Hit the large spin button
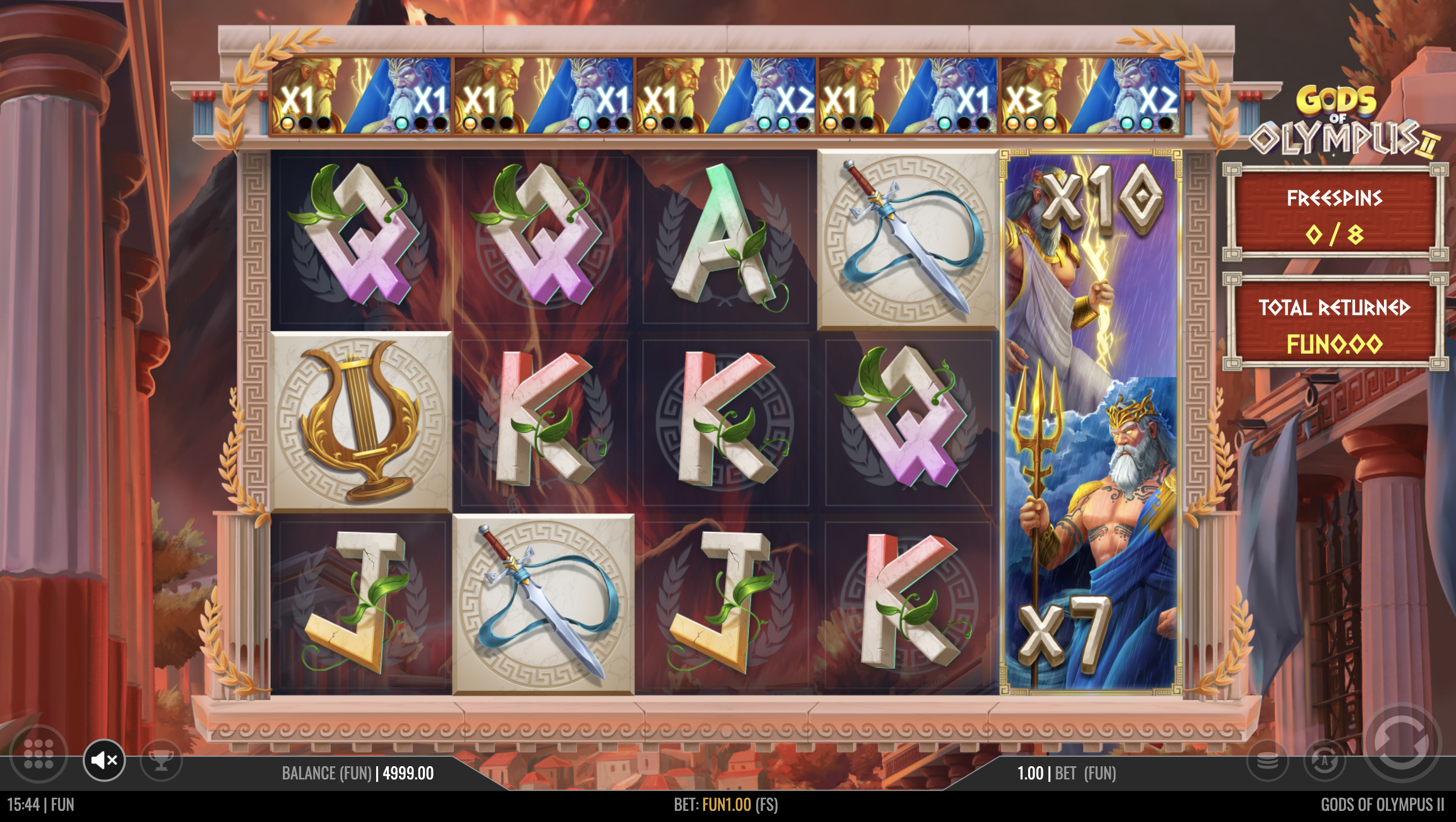This screenshot has width=1456, height=822. coord(1402,741)
